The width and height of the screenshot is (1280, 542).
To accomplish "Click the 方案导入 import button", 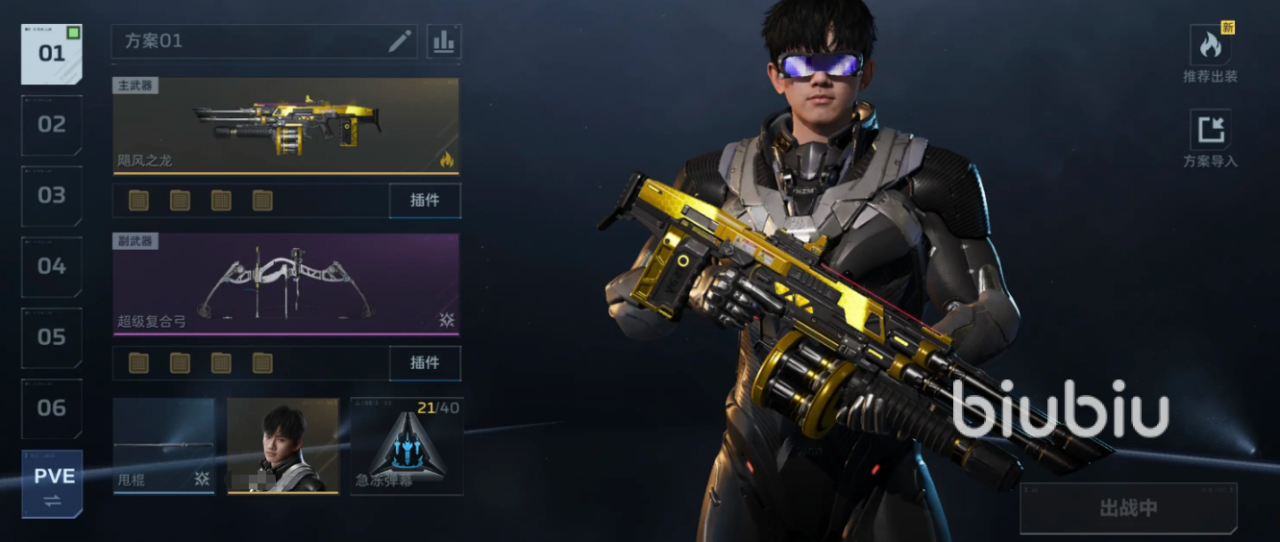I will [1210, 138].
